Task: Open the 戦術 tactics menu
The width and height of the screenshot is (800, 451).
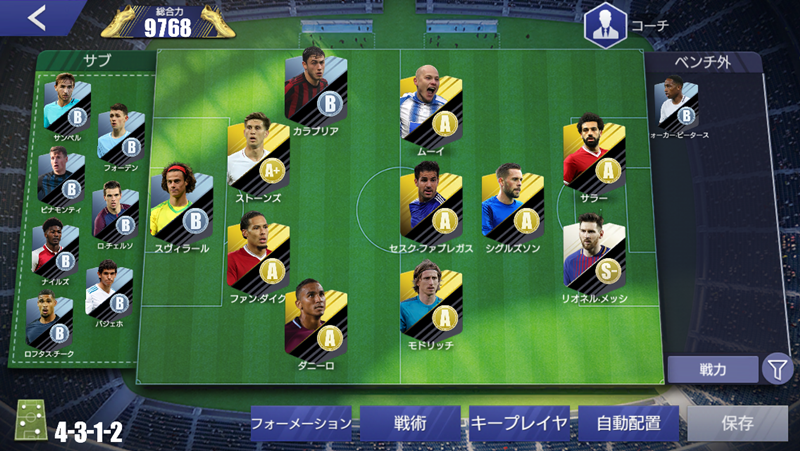Action: coord(410,423)
